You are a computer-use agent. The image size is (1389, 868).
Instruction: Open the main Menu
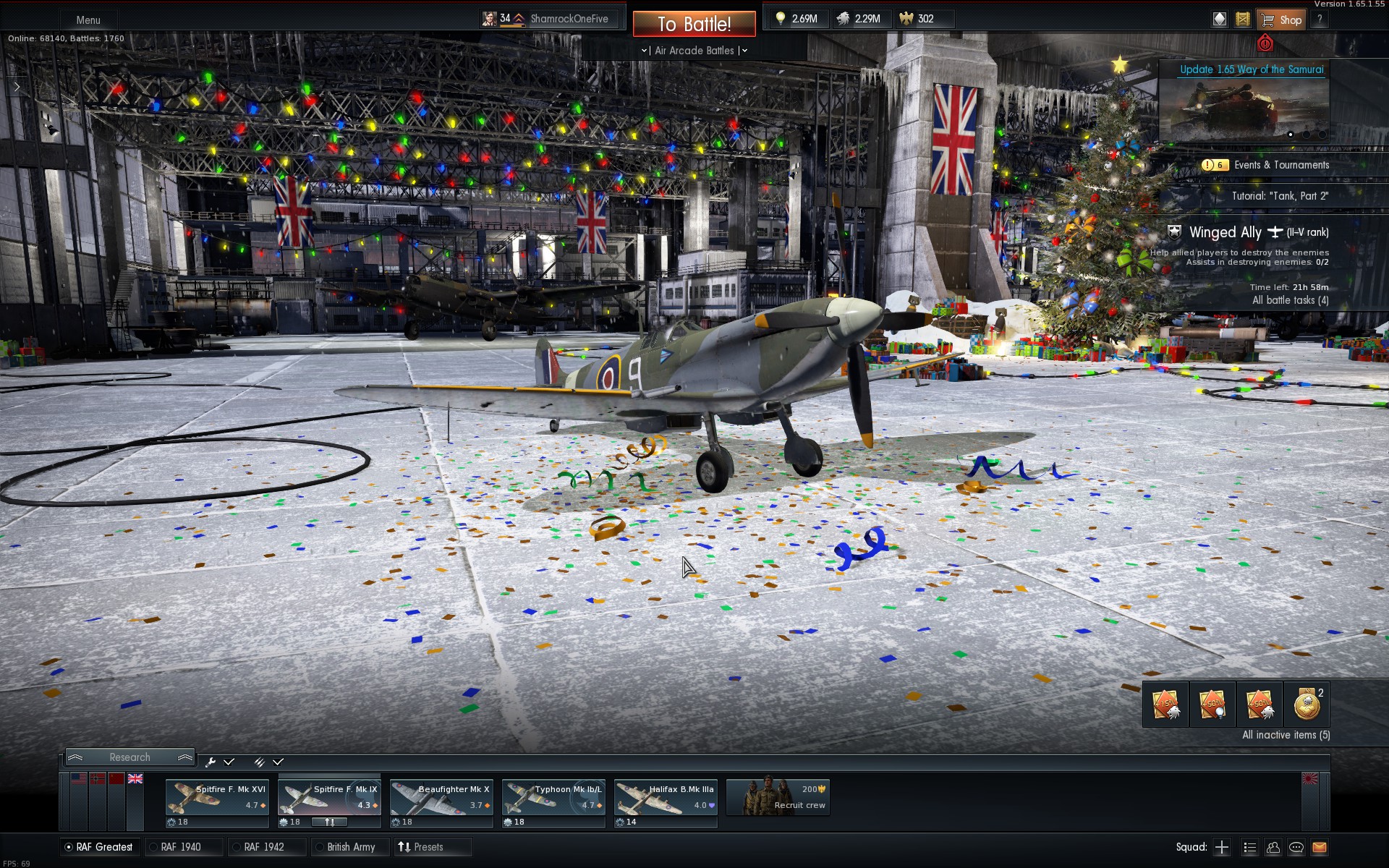pyautogui.click(x=88, y=20)
